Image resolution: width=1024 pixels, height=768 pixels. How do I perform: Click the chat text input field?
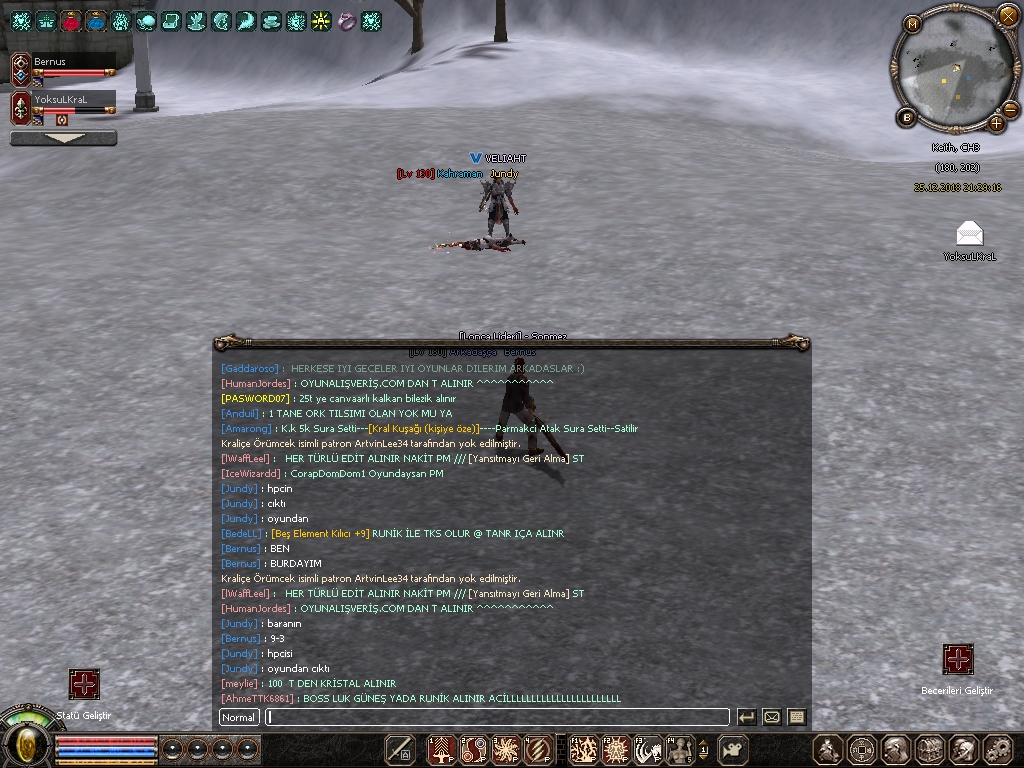497,717
